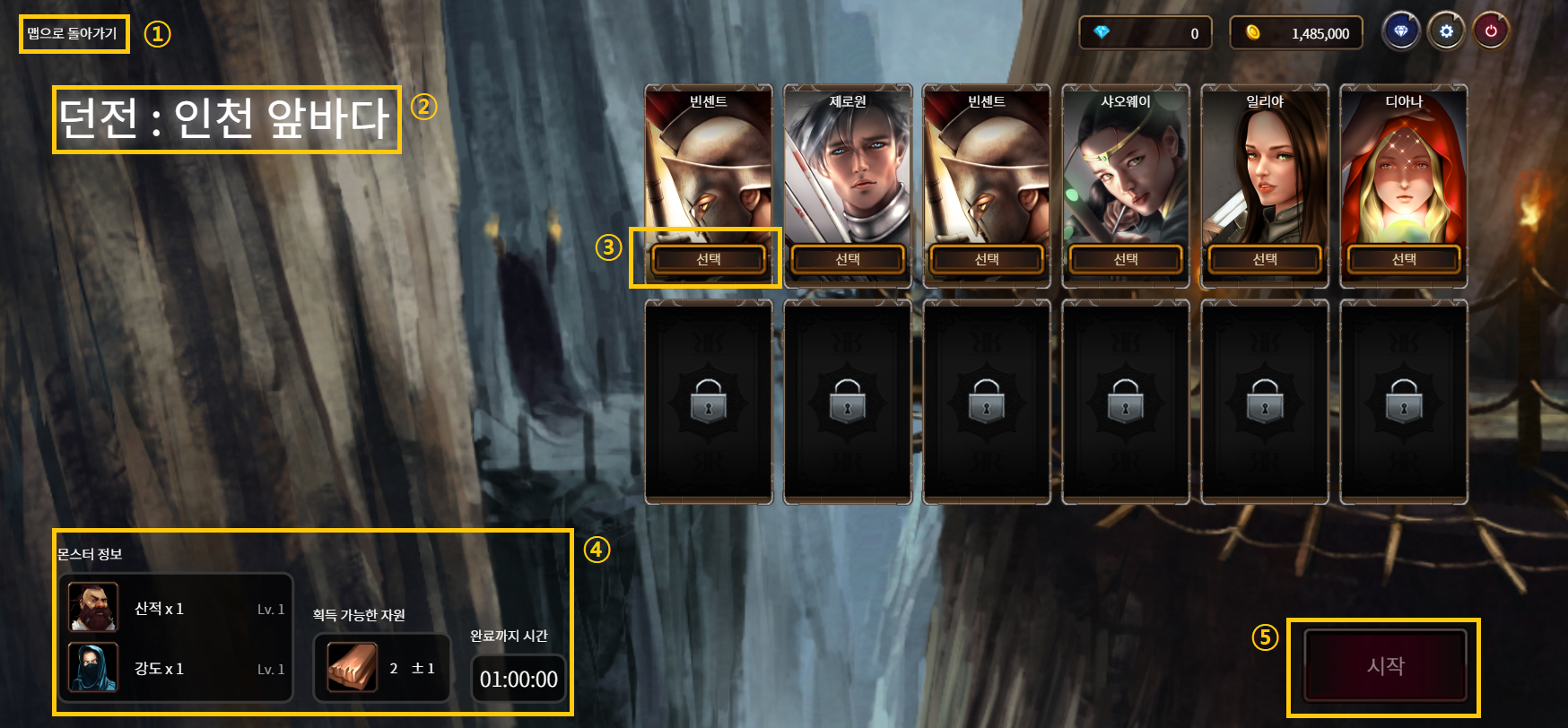1568x728 pixels.
Task: Start the dungeon with the 시작 button
Action: point(1385,666)
